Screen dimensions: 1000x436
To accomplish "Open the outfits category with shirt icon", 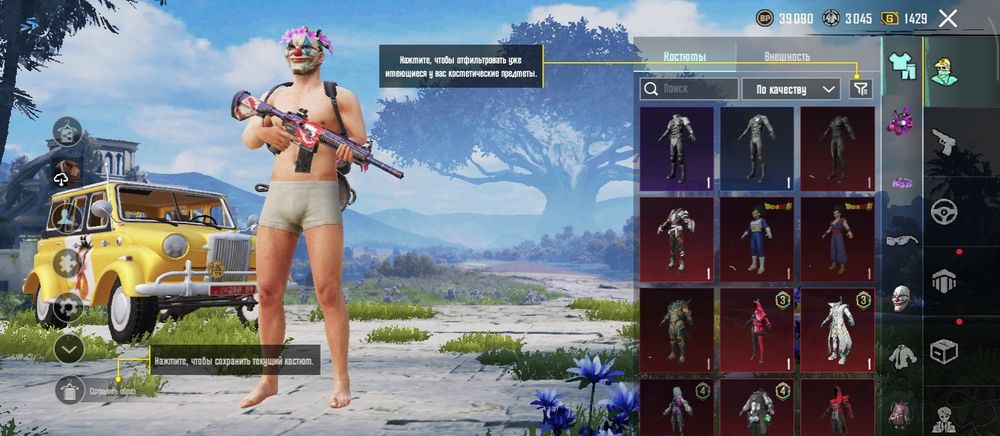I will pos(902,66).
